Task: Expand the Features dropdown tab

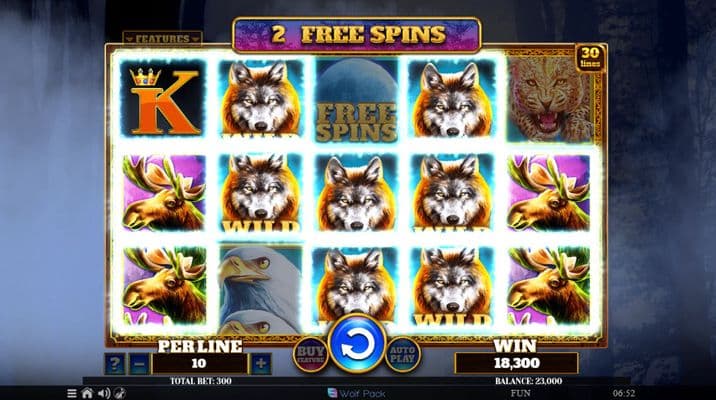Action: [162, 39]
